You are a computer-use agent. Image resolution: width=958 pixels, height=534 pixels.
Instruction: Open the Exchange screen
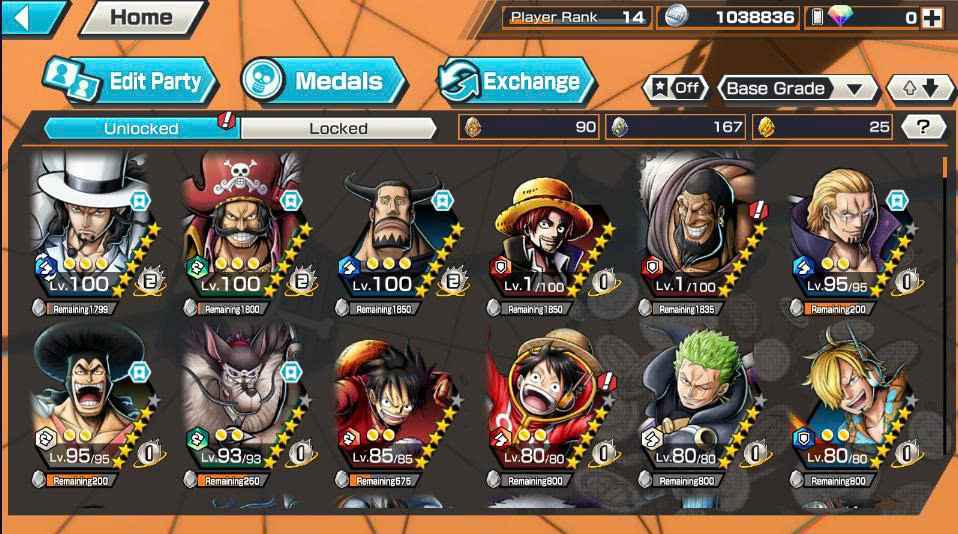(x=517, y=81)
